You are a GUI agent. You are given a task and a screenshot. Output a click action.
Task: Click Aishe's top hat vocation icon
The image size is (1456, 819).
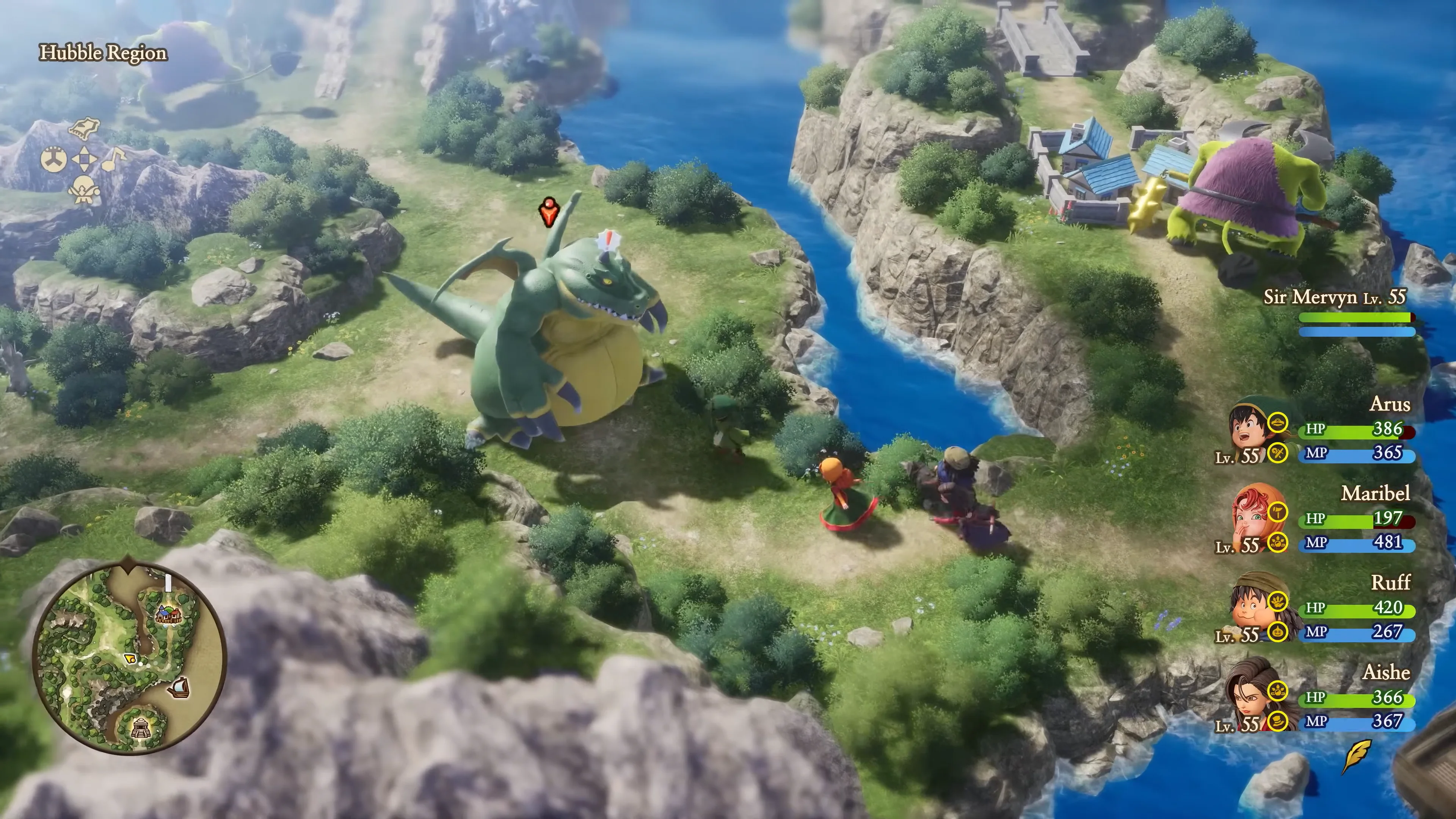pos(1278,721)
